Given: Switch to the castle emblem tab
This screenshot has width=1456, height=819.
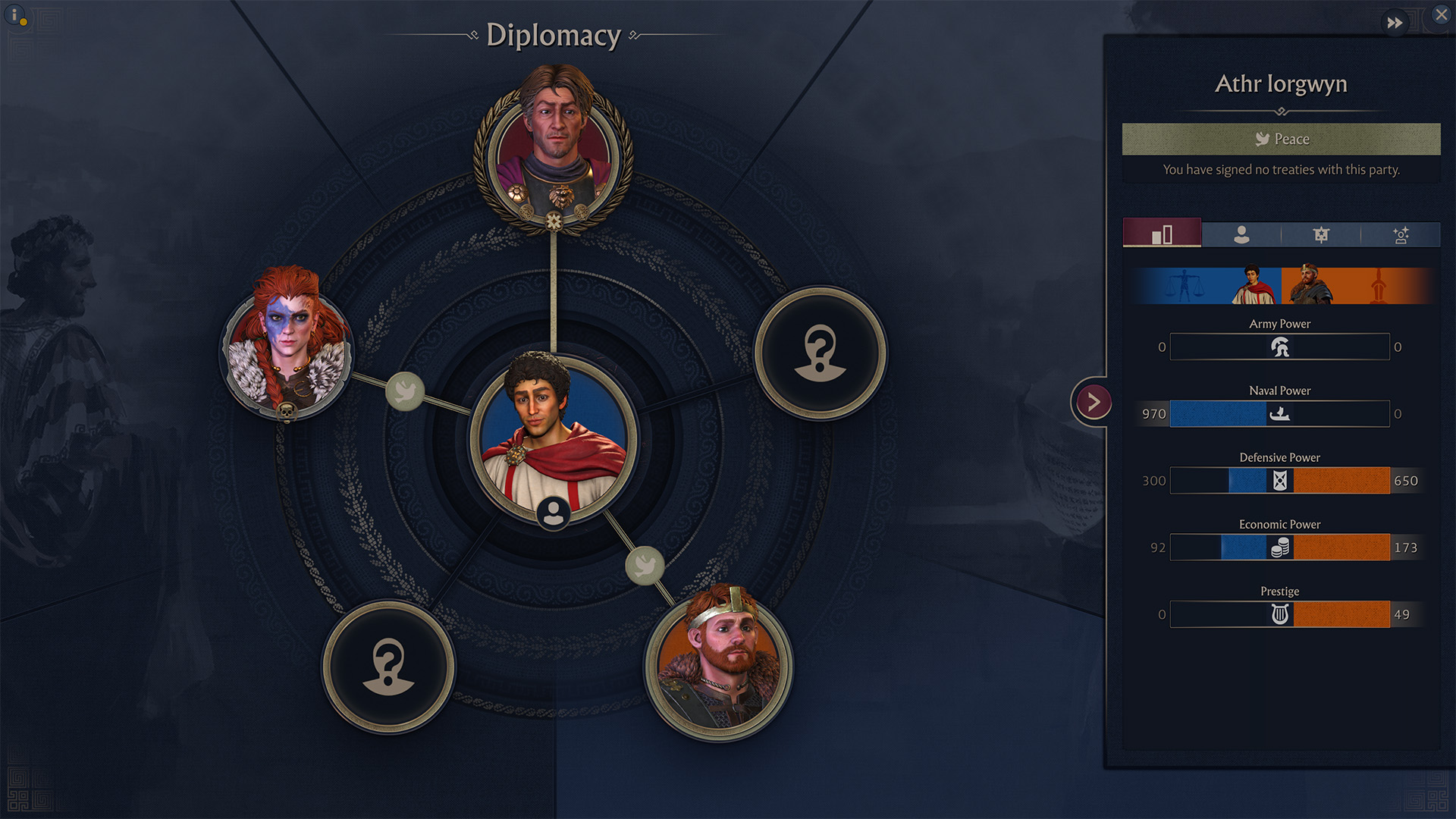Looking at the screenshot, I should coord(1321,234).
